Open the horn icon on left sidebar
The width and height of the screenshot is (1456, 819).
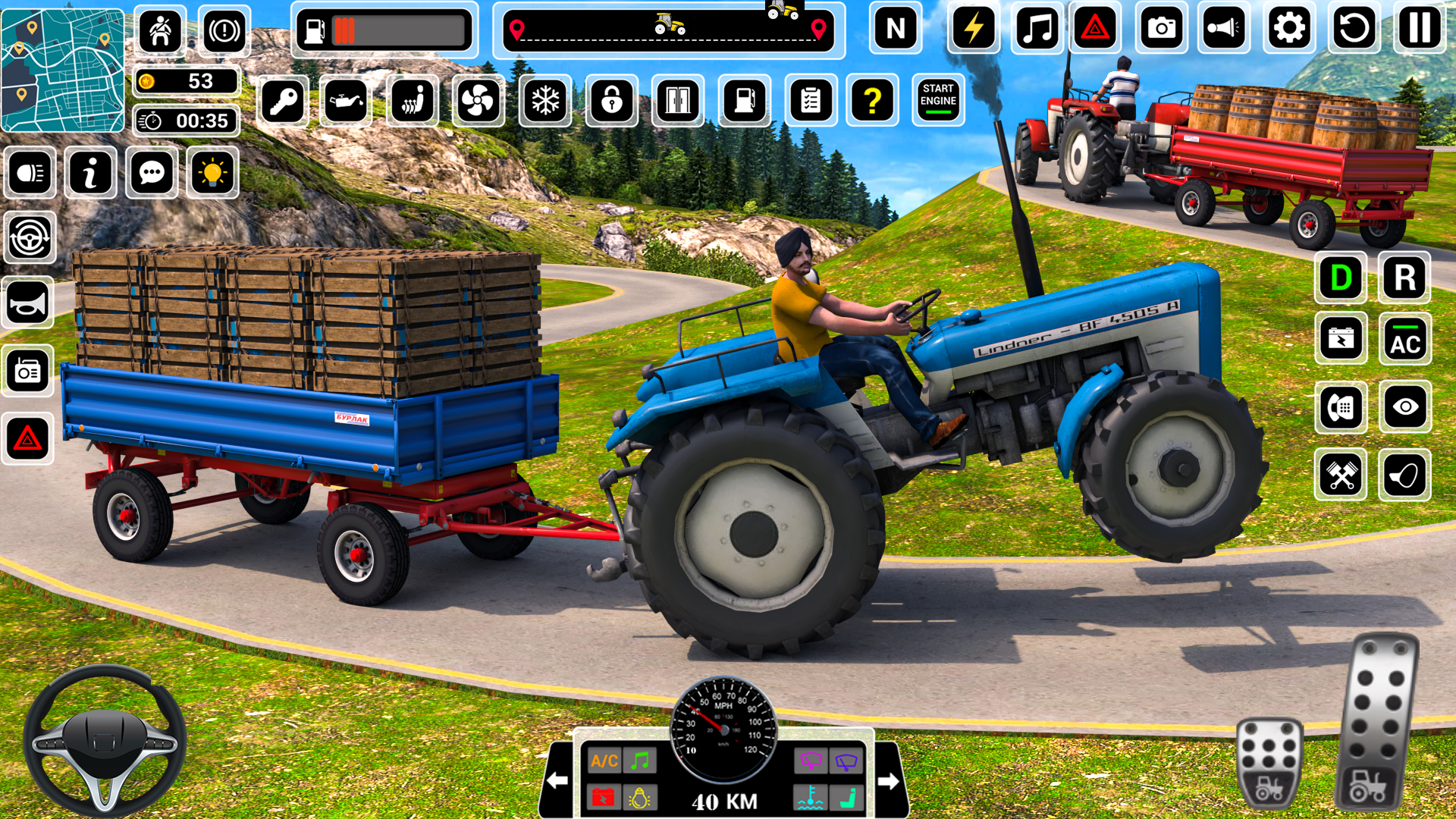(x=28, y=303)
